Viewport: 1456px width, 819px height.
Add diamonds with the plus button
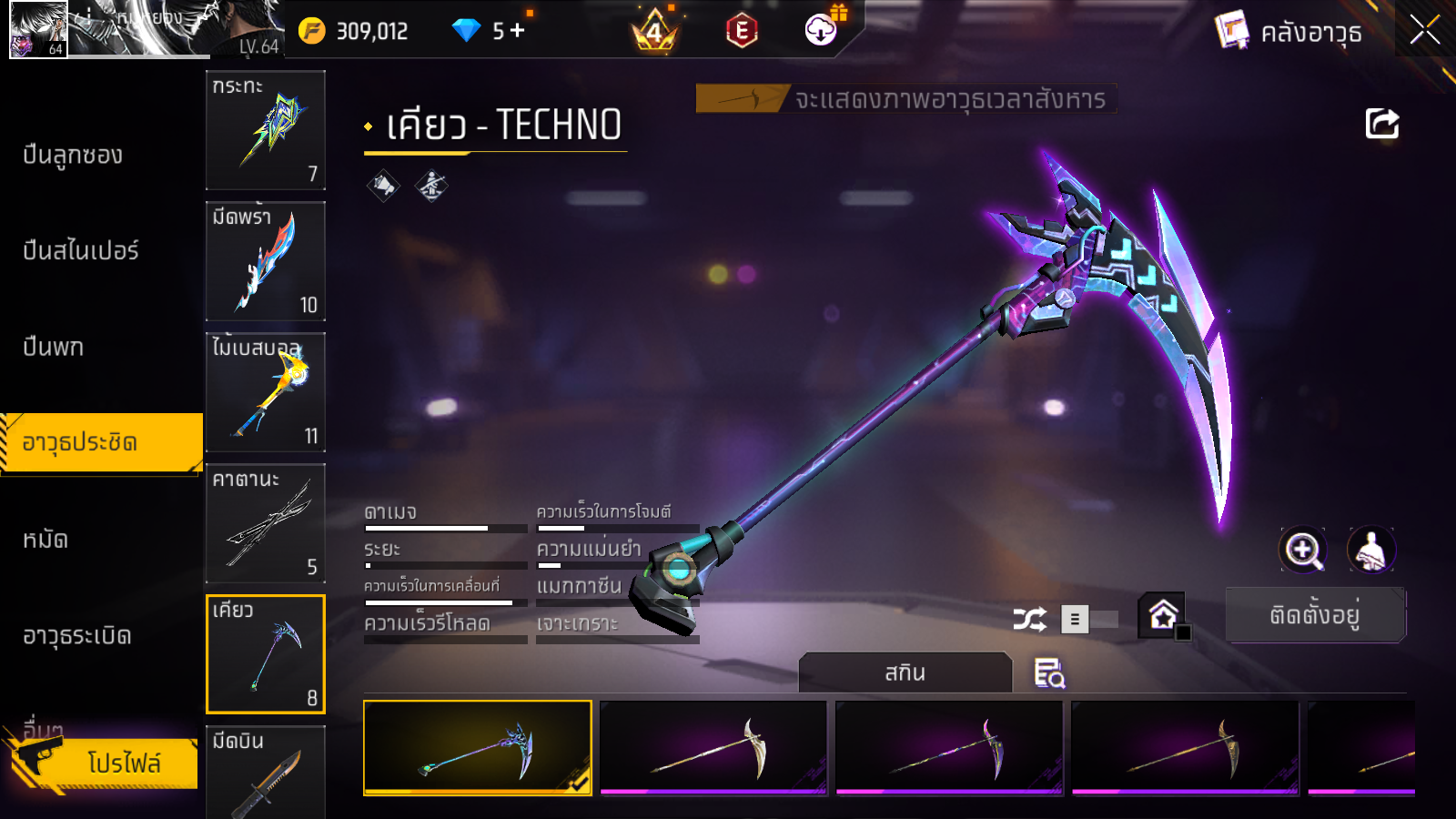pyautogui.click(x=518, y=31)
